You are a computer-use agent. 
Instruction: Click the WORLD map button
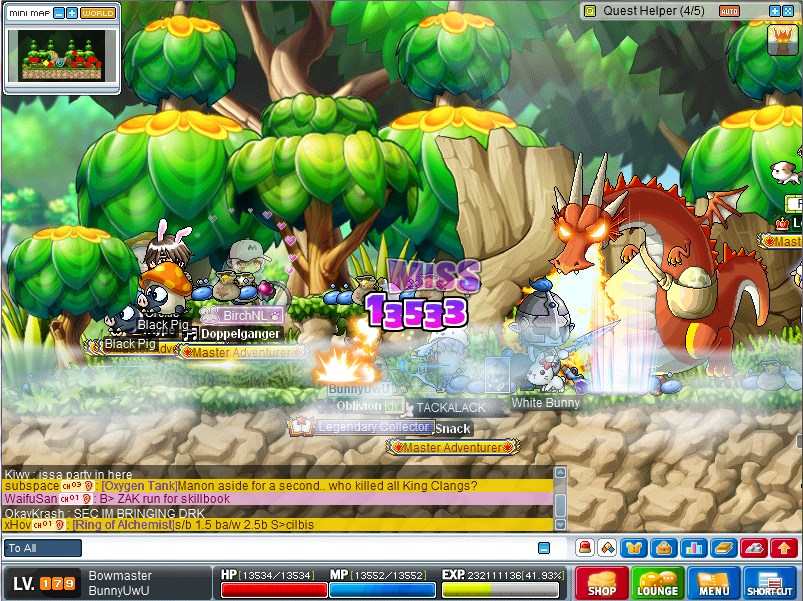coord(98,13)
